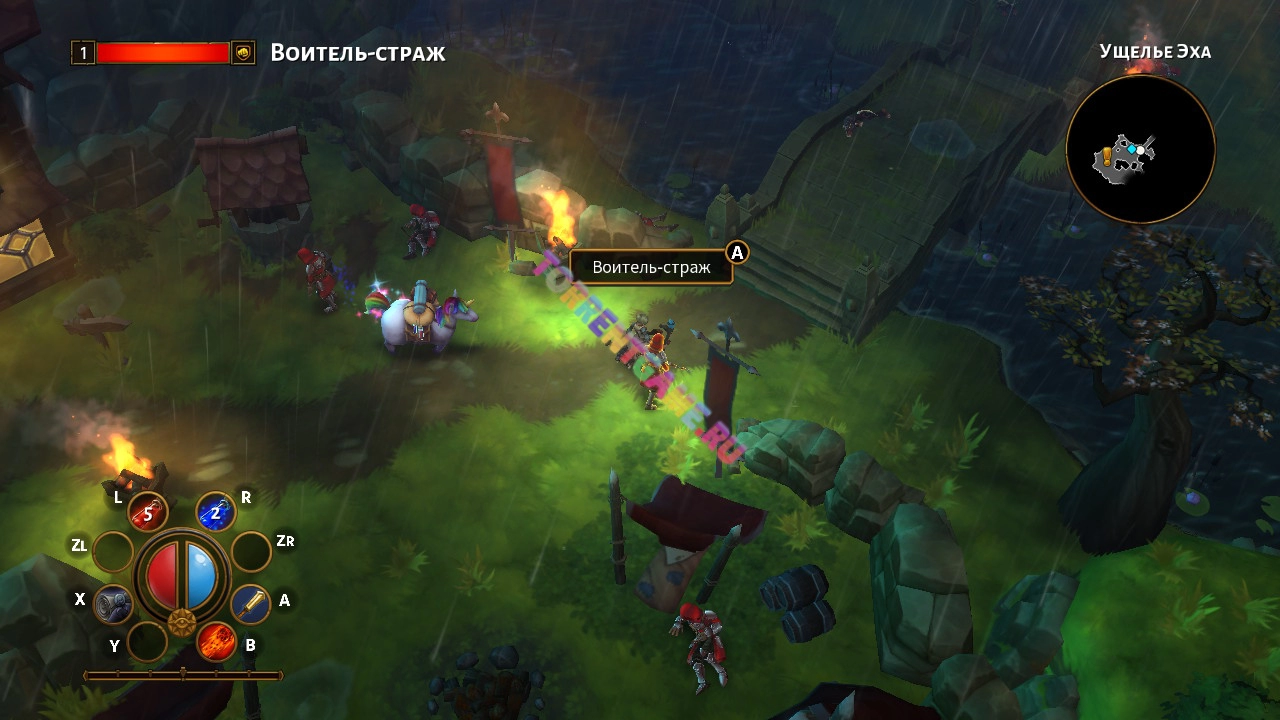Use the red health potion slot
The image size is (1280, 720).
[x=148, y=513]
